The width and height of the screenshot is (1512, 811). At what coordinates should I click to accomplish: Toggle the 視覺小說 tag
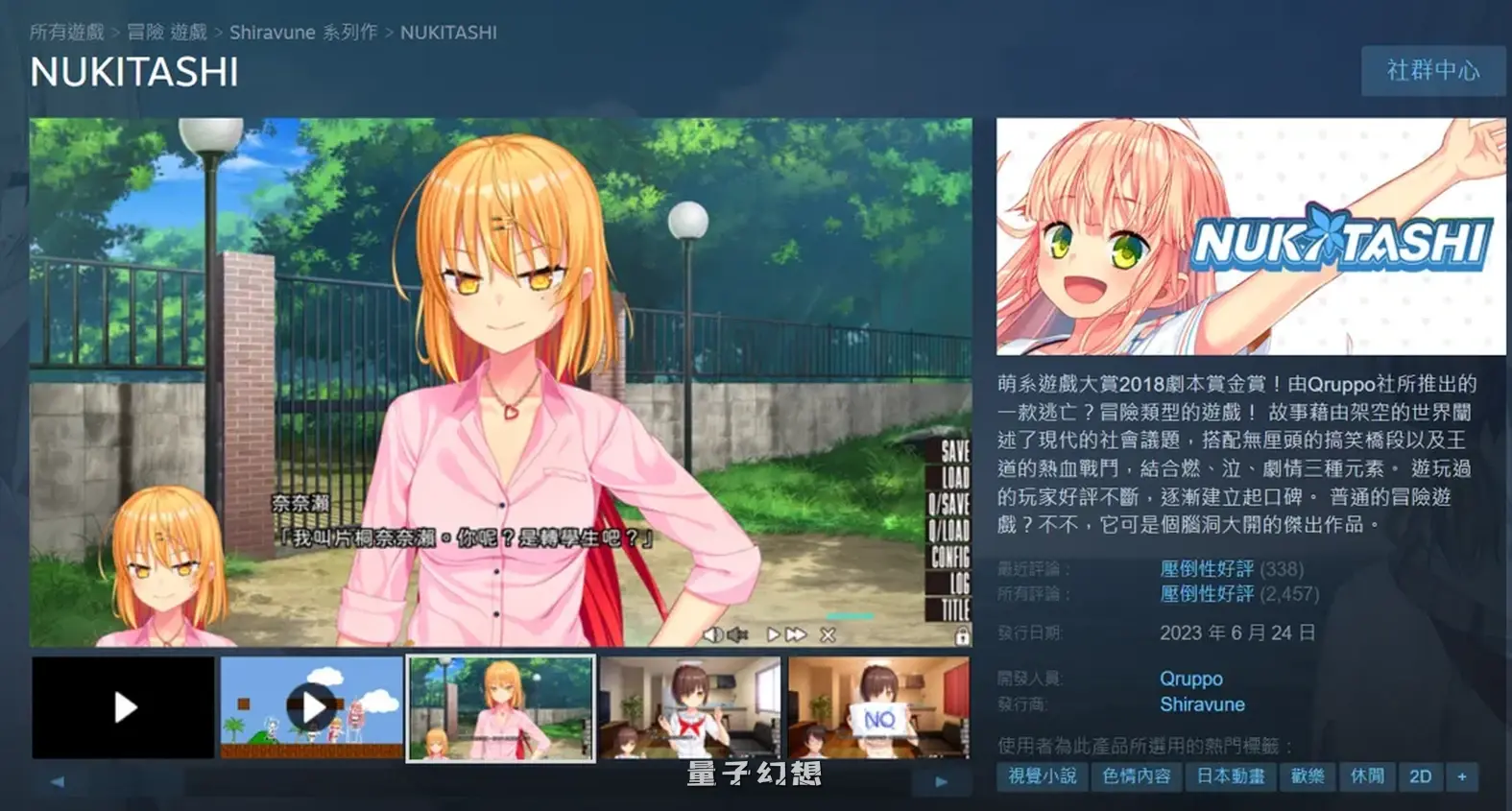coord(1042,777)
